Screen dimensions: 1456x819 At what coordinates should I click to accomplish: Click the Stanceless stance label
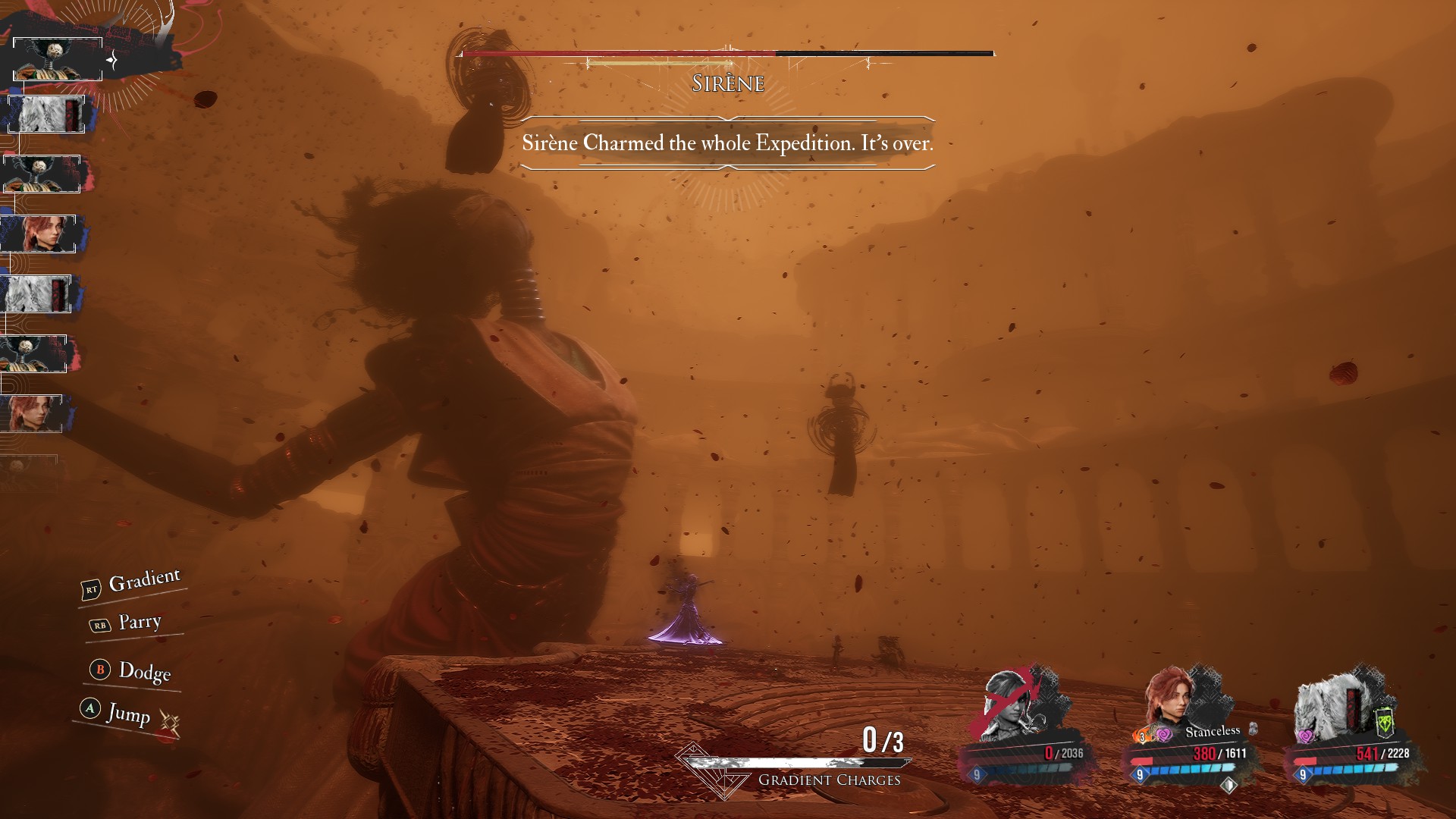tap(1212, 731)
